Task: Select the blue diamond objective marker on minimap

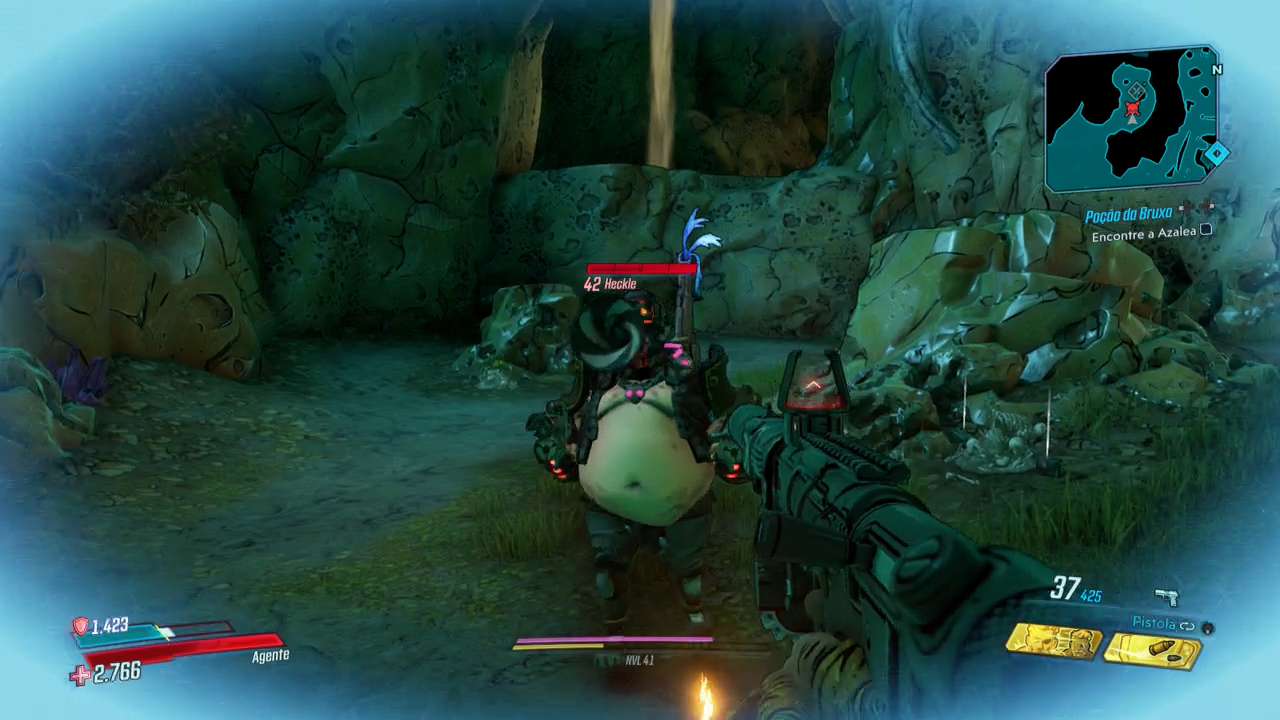Action: pyautogui.click(x=1217, y=154)
